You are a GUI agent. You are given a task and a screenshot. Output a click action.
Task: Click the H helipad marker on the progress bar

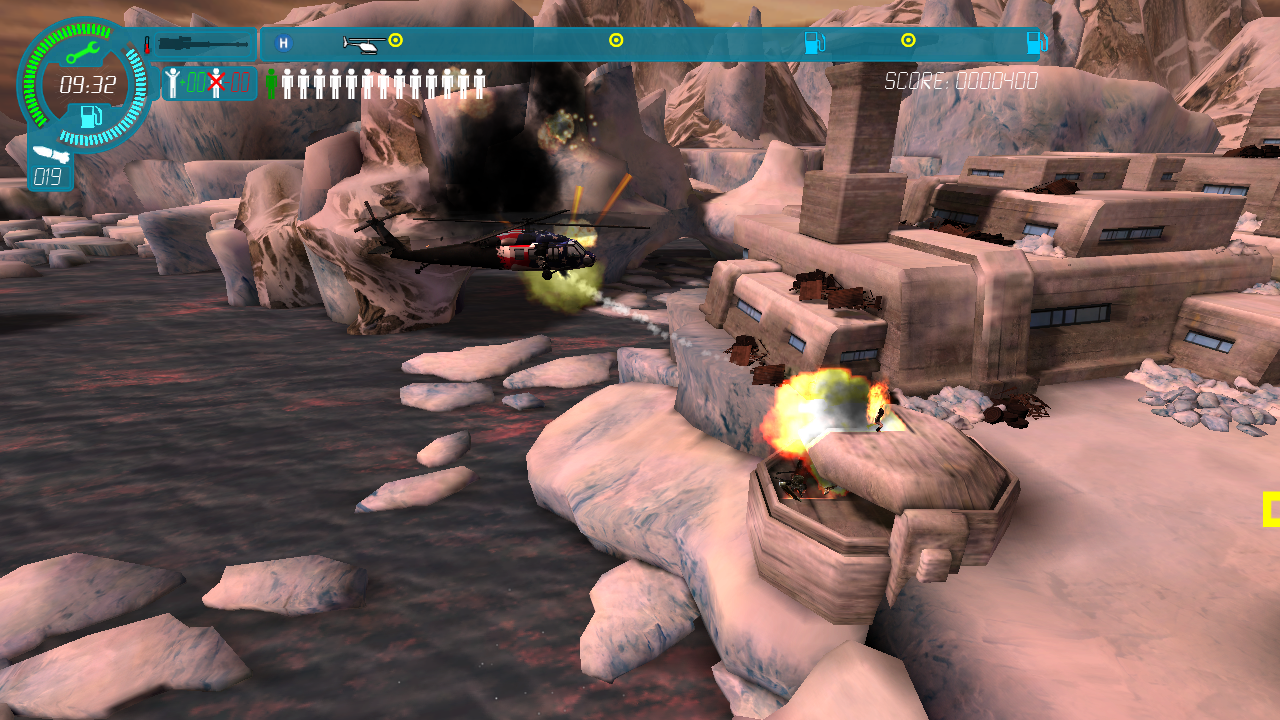tap(283, 43)
